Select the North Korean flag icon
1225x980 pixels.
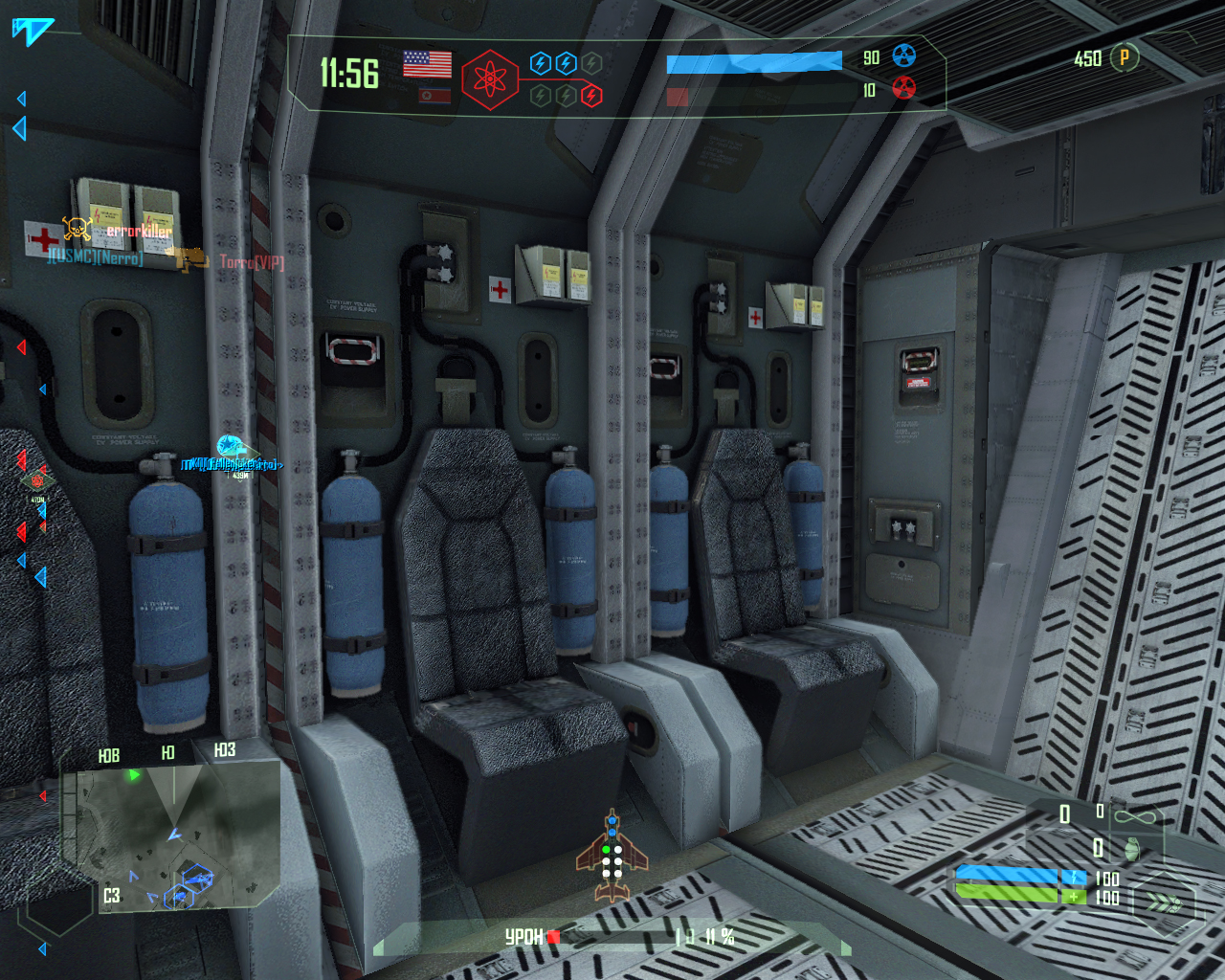click(434, 96)
